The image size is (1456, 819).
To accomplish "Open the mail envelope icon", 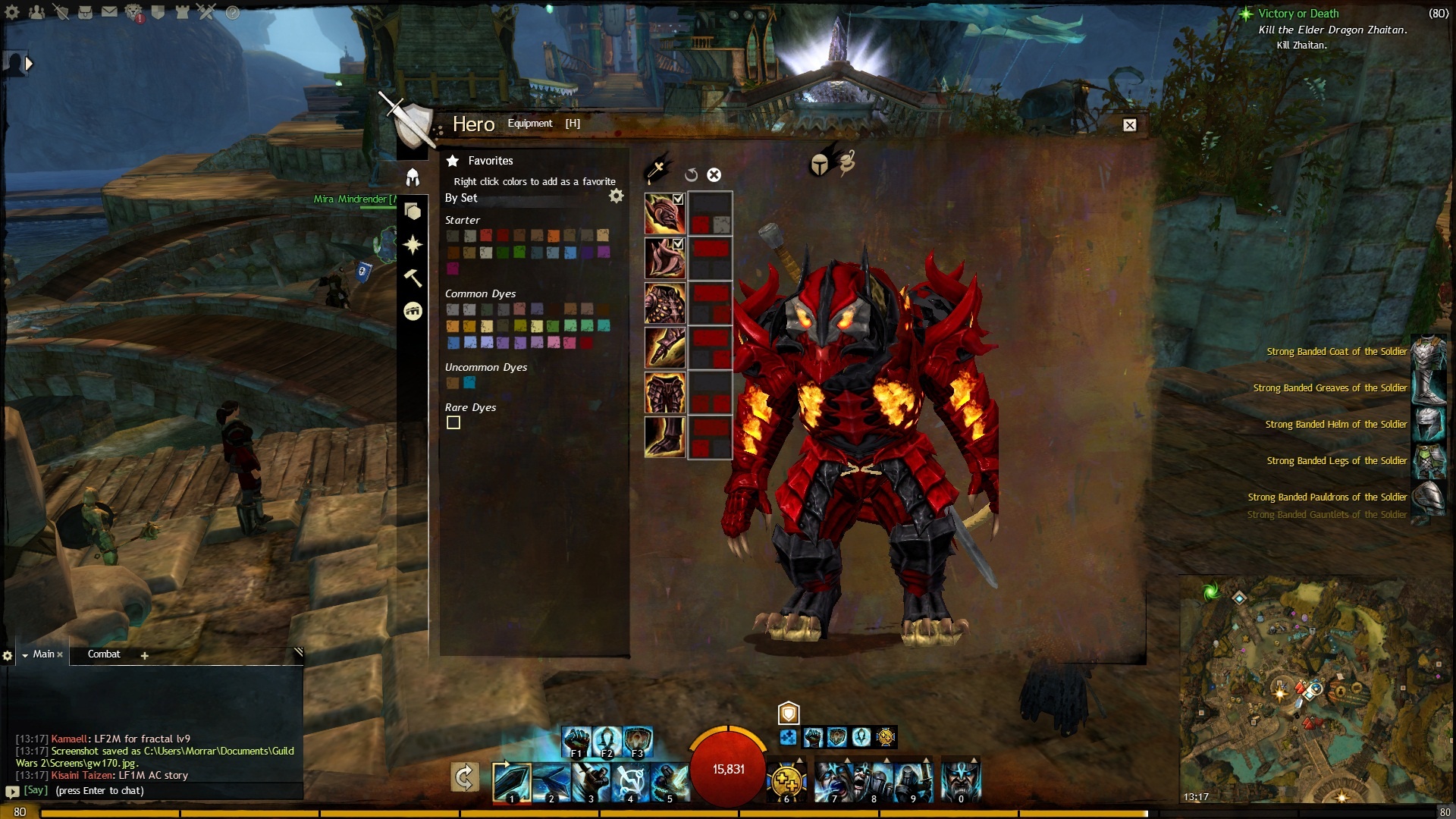I will tap(109, 12).
